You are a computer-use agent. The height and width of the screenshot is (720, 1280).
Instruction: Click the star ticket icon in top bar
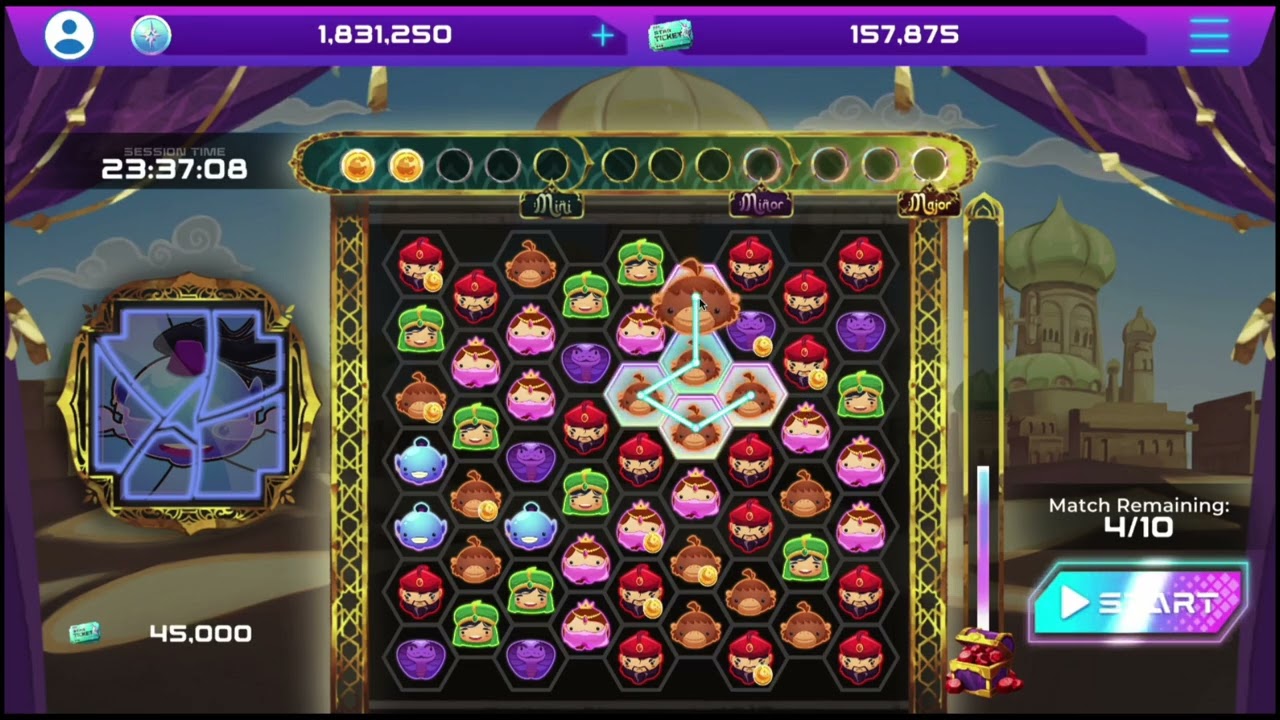tap(669, 36)
